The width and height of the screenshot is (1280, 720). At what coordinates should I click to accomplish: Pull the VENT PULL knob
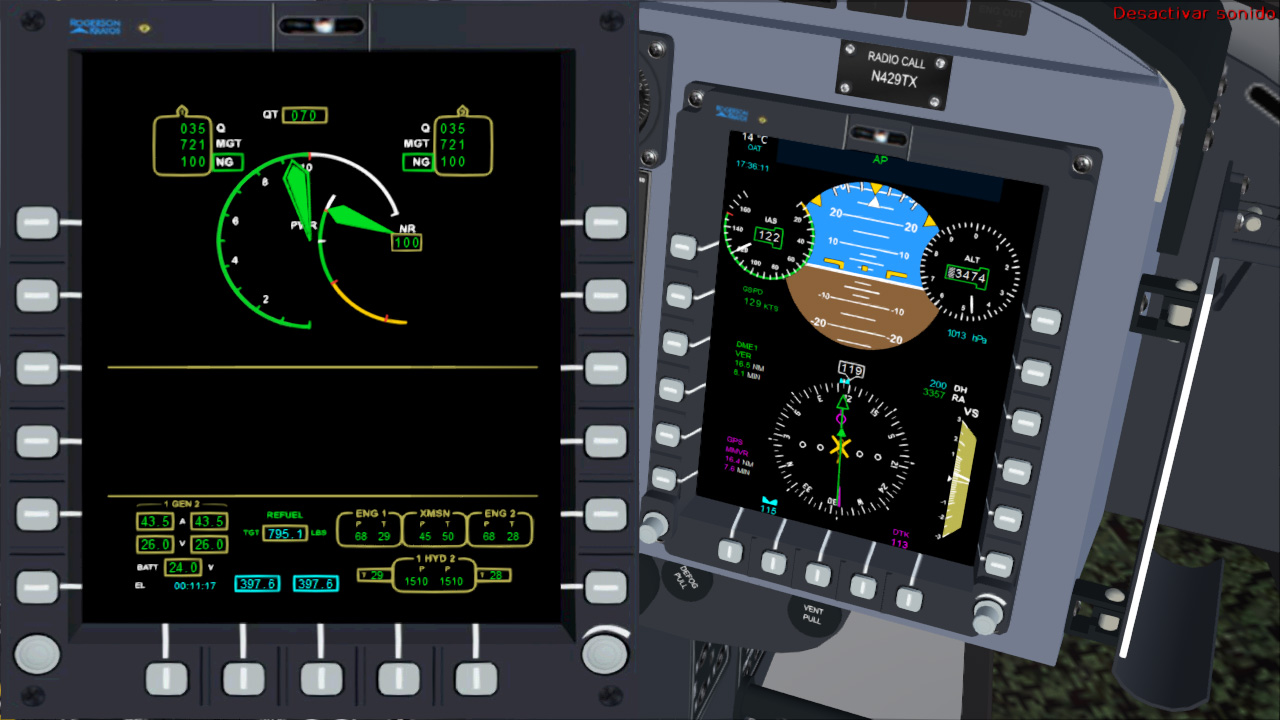(x=812, y=614)
